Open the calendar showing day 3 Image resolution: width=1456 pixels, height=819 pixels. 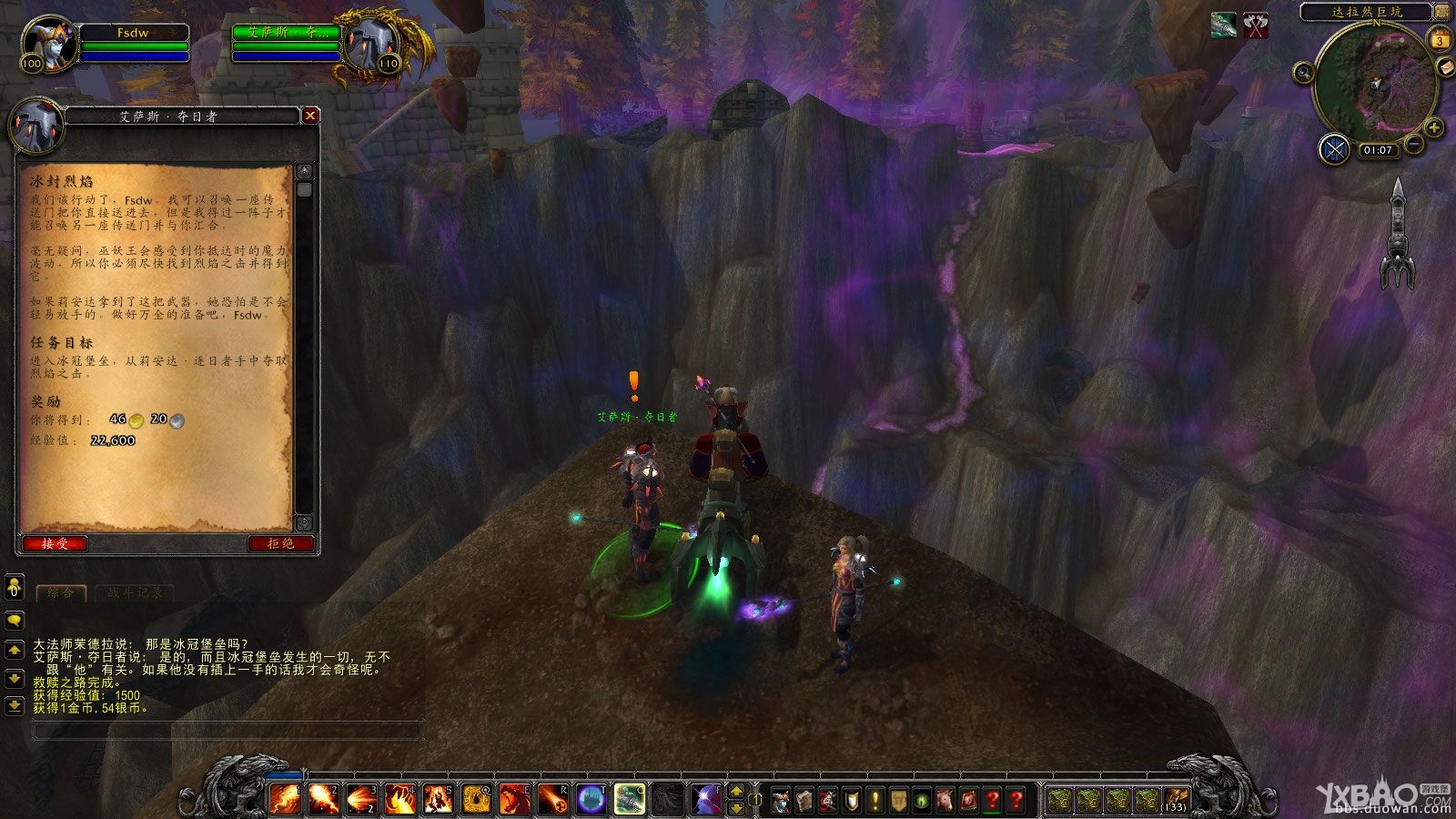[1440, 40]
